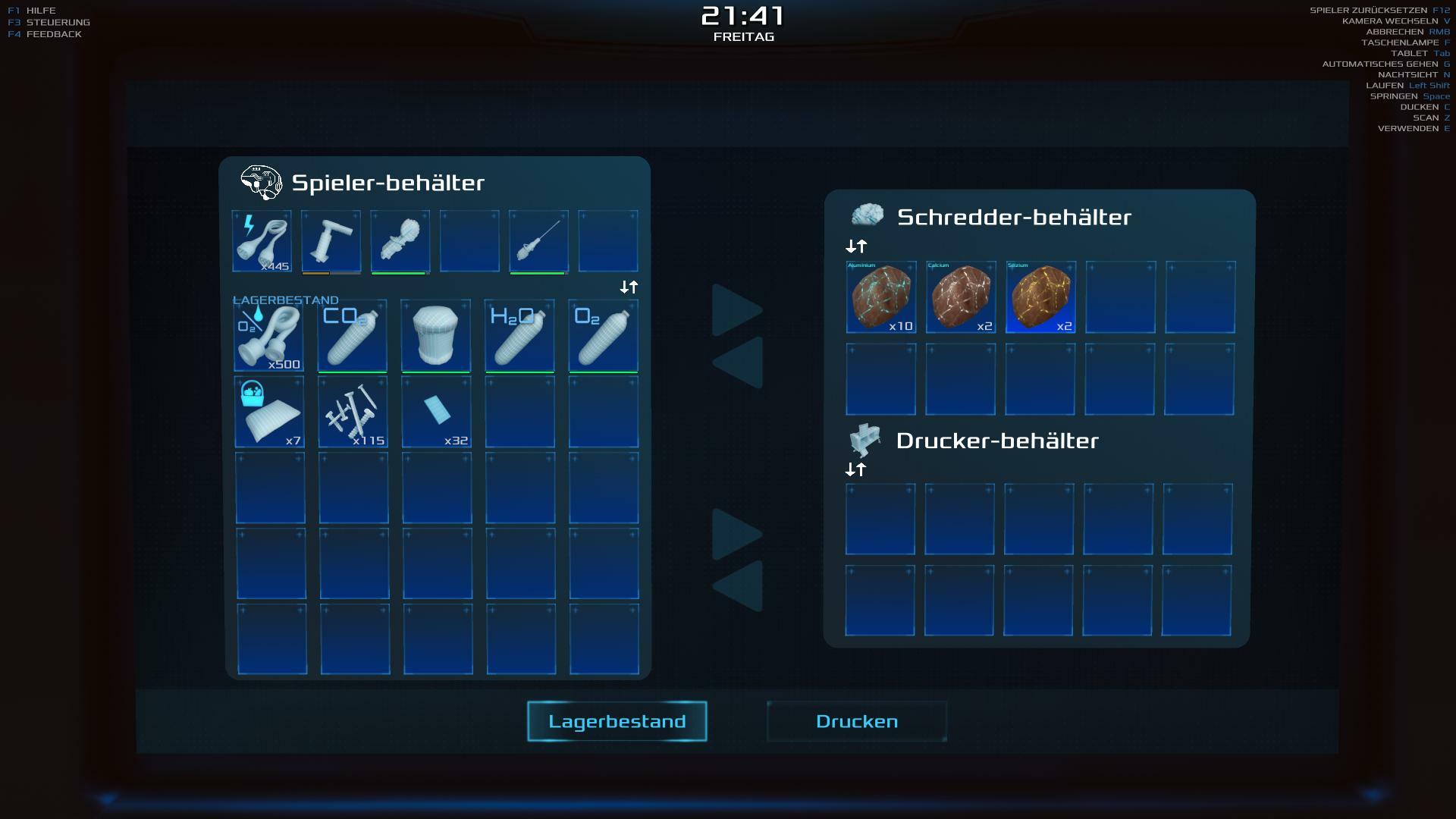The image size is (1456, 819).
Task: Select the Aluminium ore stack
Action: (880, 297)
